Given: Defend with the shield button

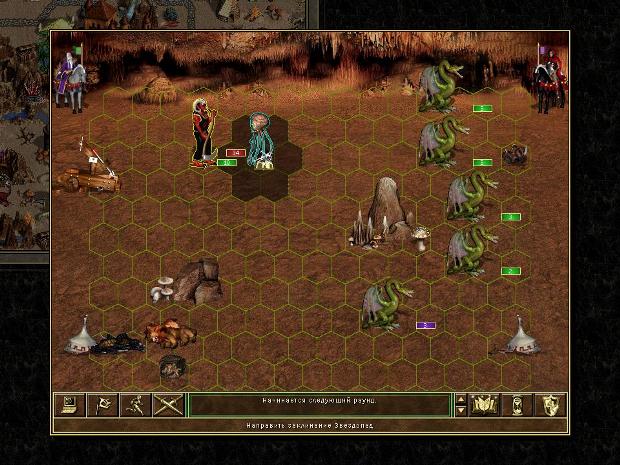Looking at the screenshot, I should [x=551, y=405].
